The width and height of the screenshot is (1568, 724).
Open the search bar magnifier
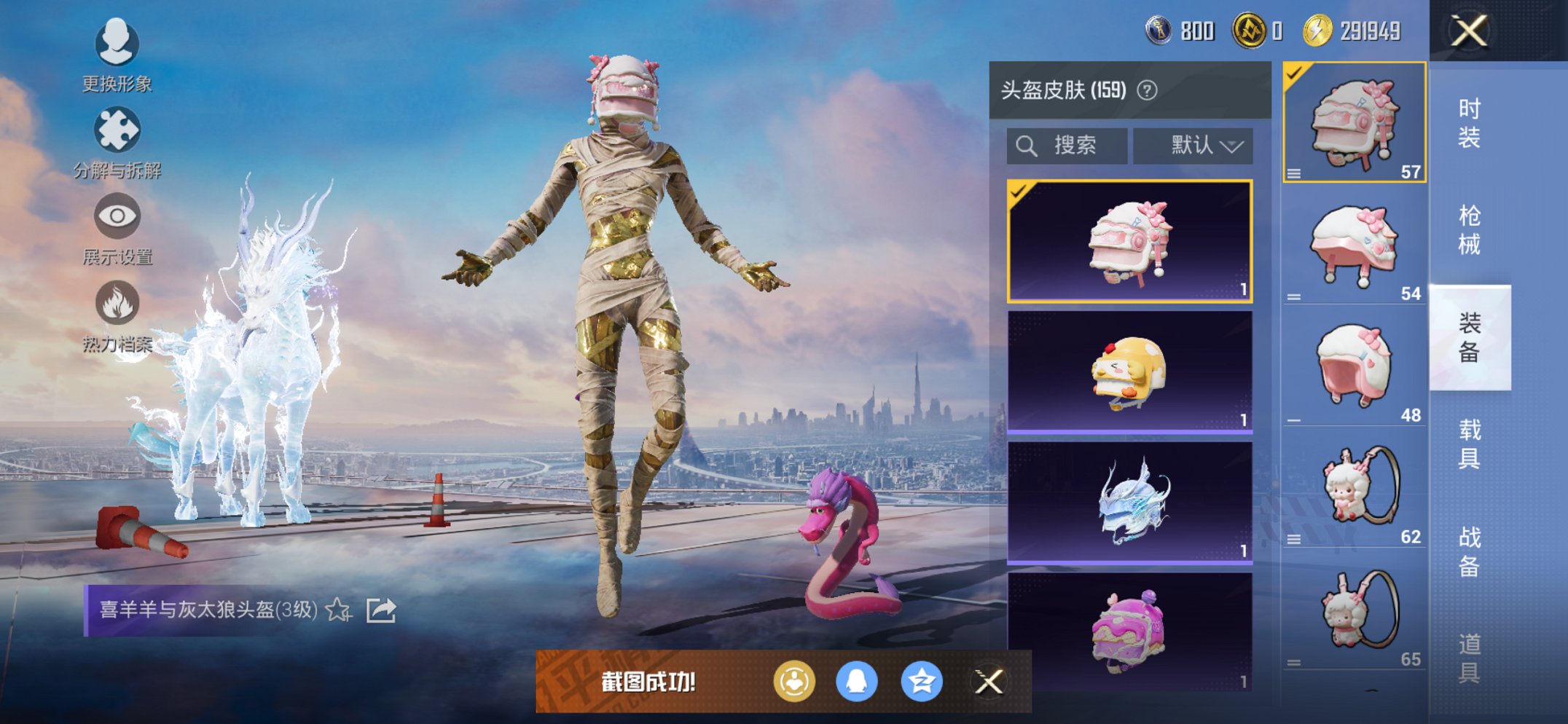[x=1027, y=145]
